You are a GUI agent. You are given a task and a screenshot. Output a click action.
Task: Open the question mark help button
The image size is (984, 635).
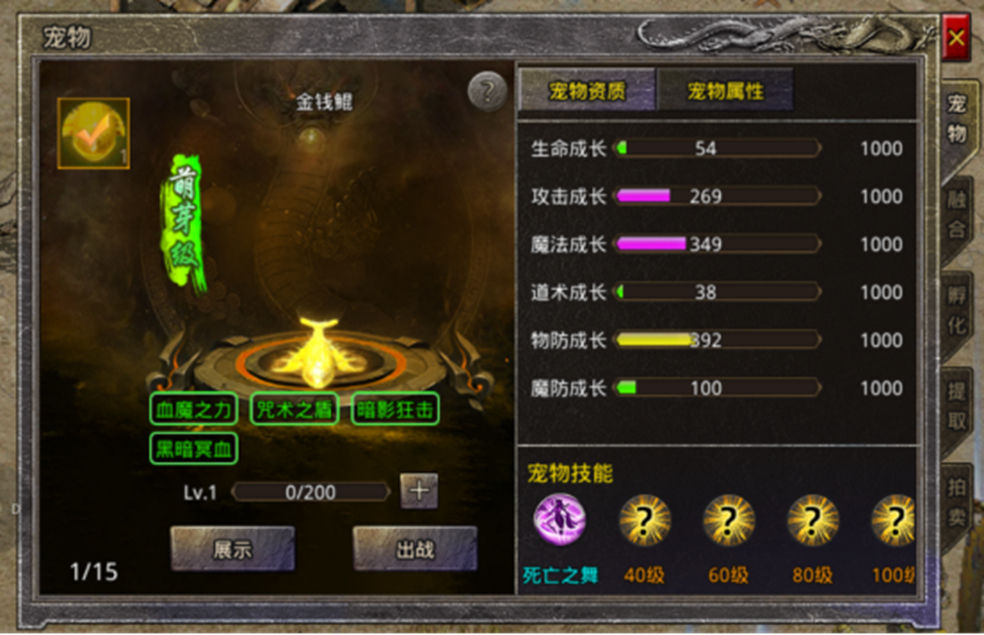(x=487, y=92)
